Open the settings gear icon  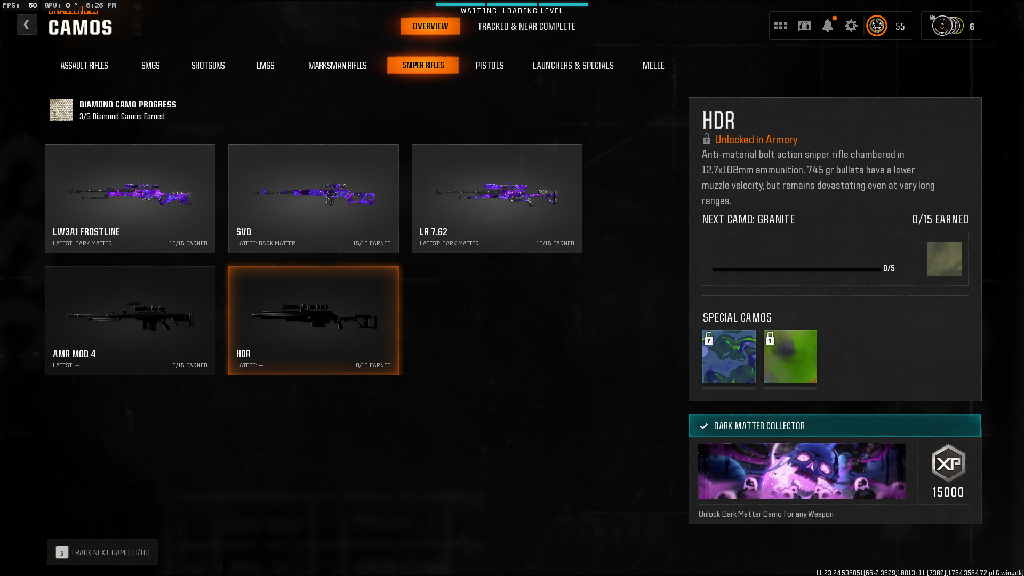tap(851, 26)
